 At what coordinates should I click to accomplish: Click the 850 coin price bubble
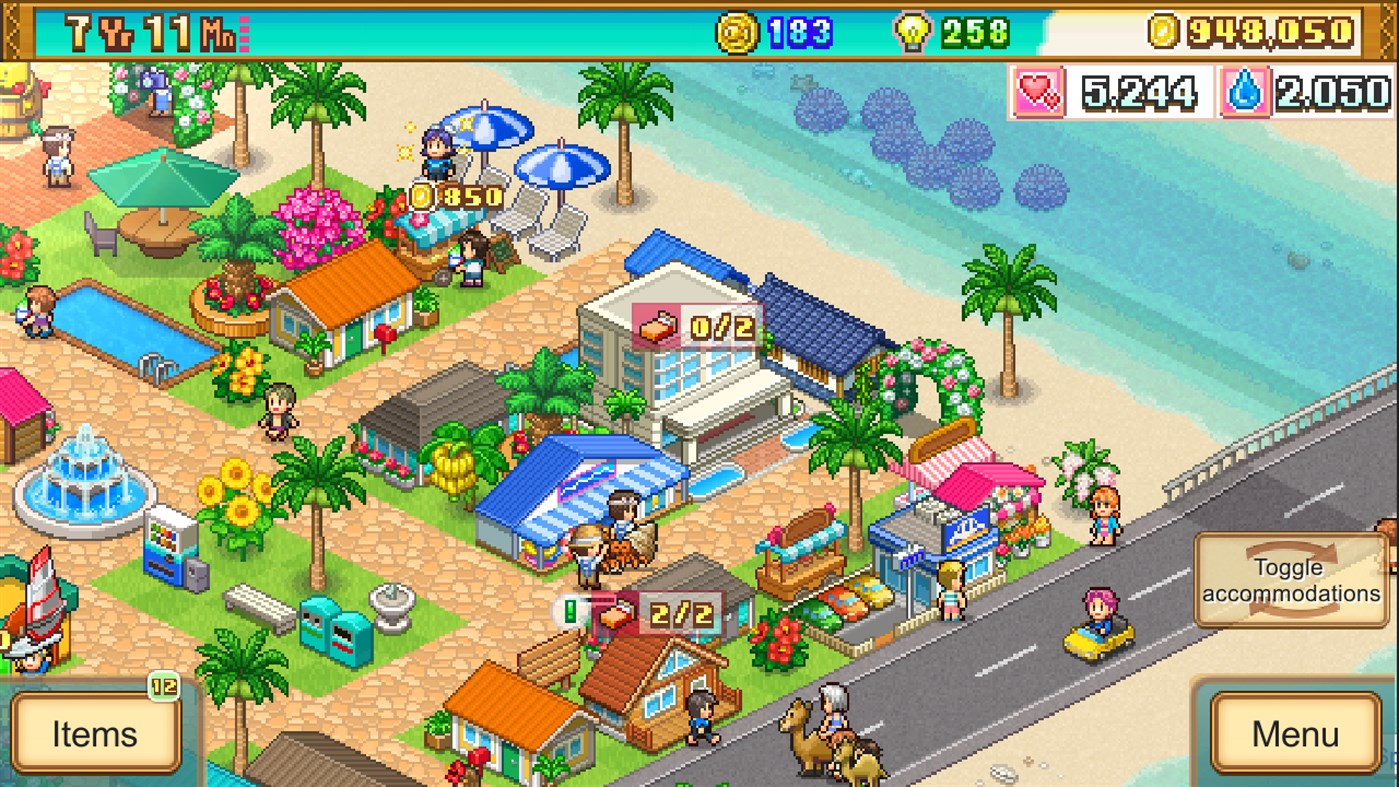click(x=455, y=196)
